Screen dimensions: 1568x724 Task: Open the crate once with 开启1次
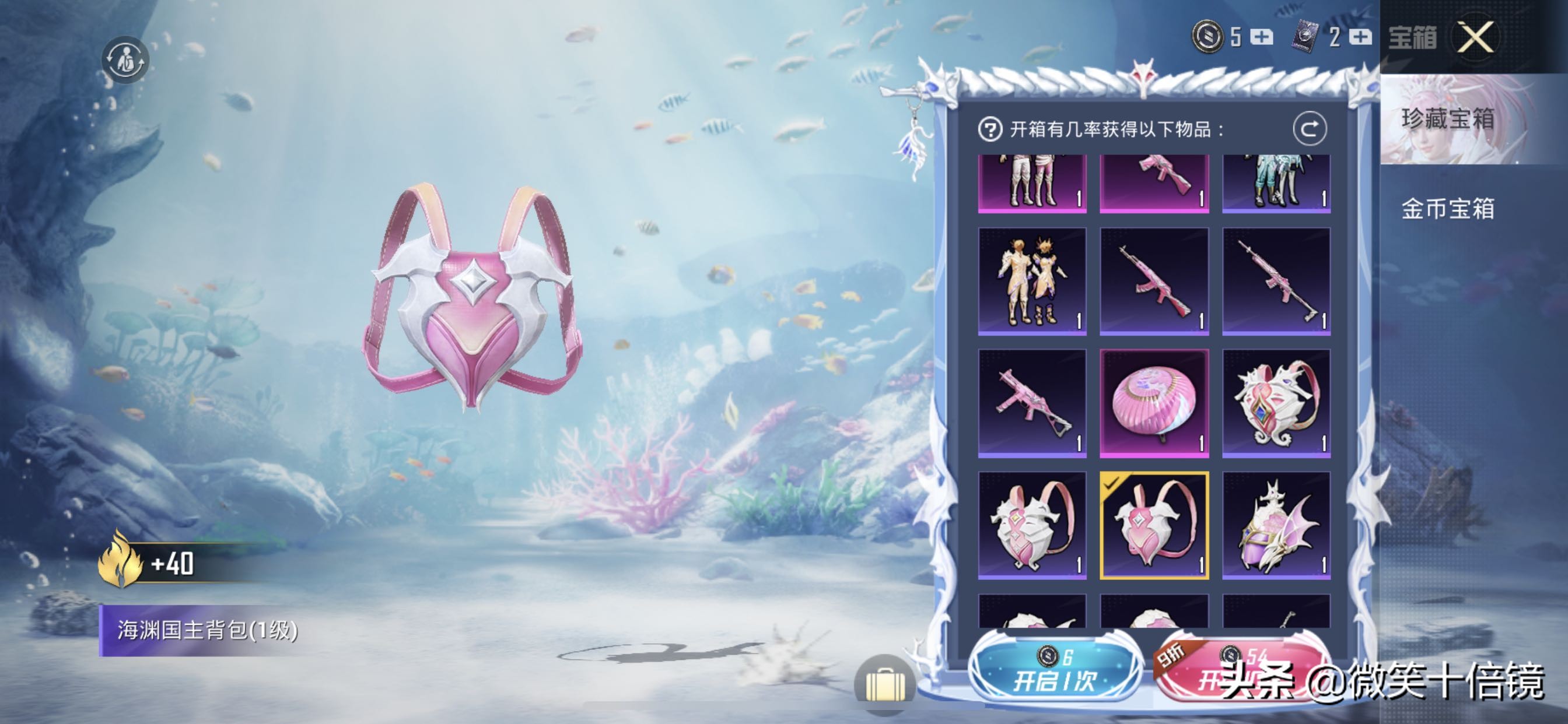[1053, 672]
